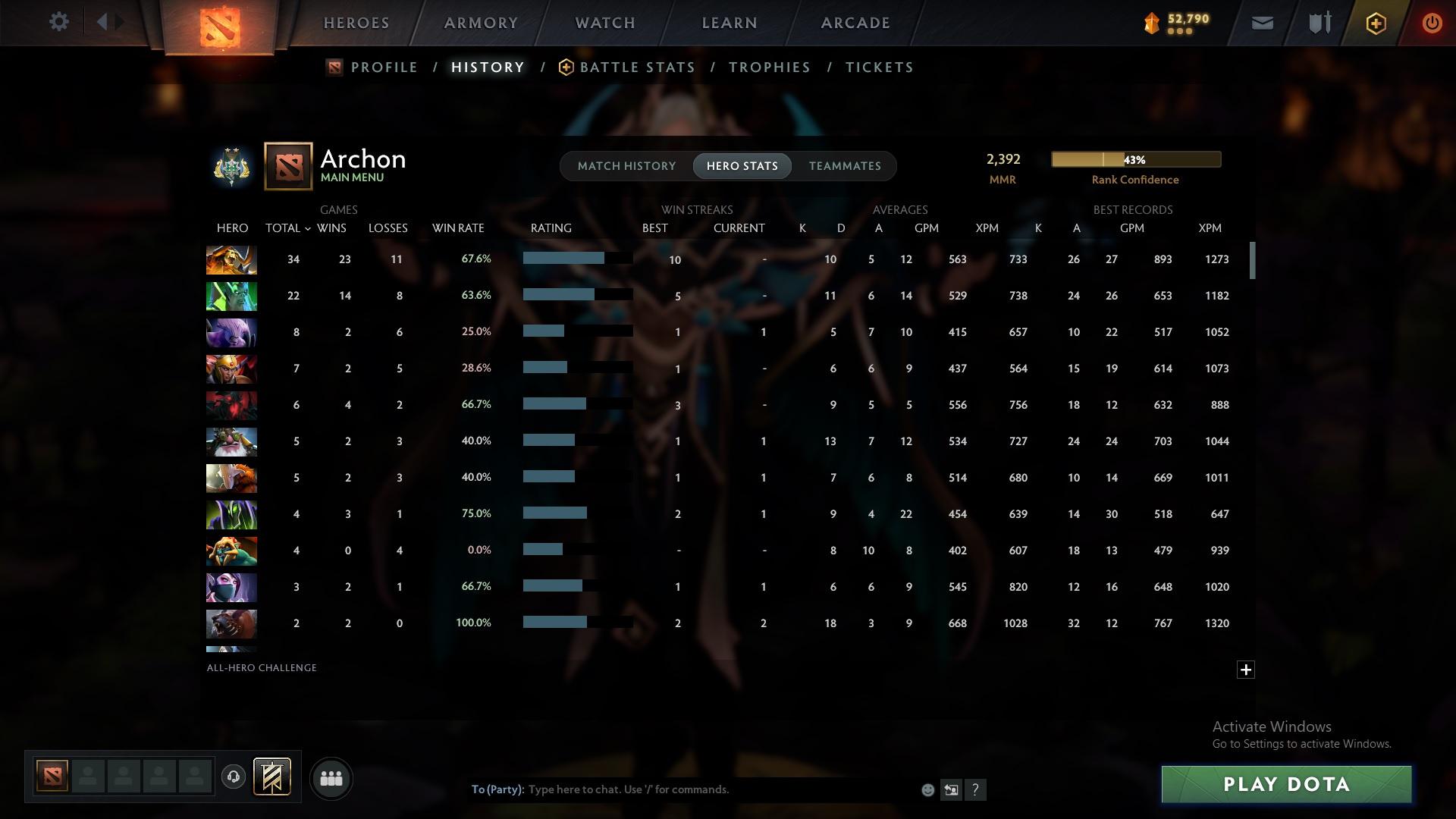Open the settings gear menu
The height and width of the screenshot is (819, 1456).
[59, 22]
